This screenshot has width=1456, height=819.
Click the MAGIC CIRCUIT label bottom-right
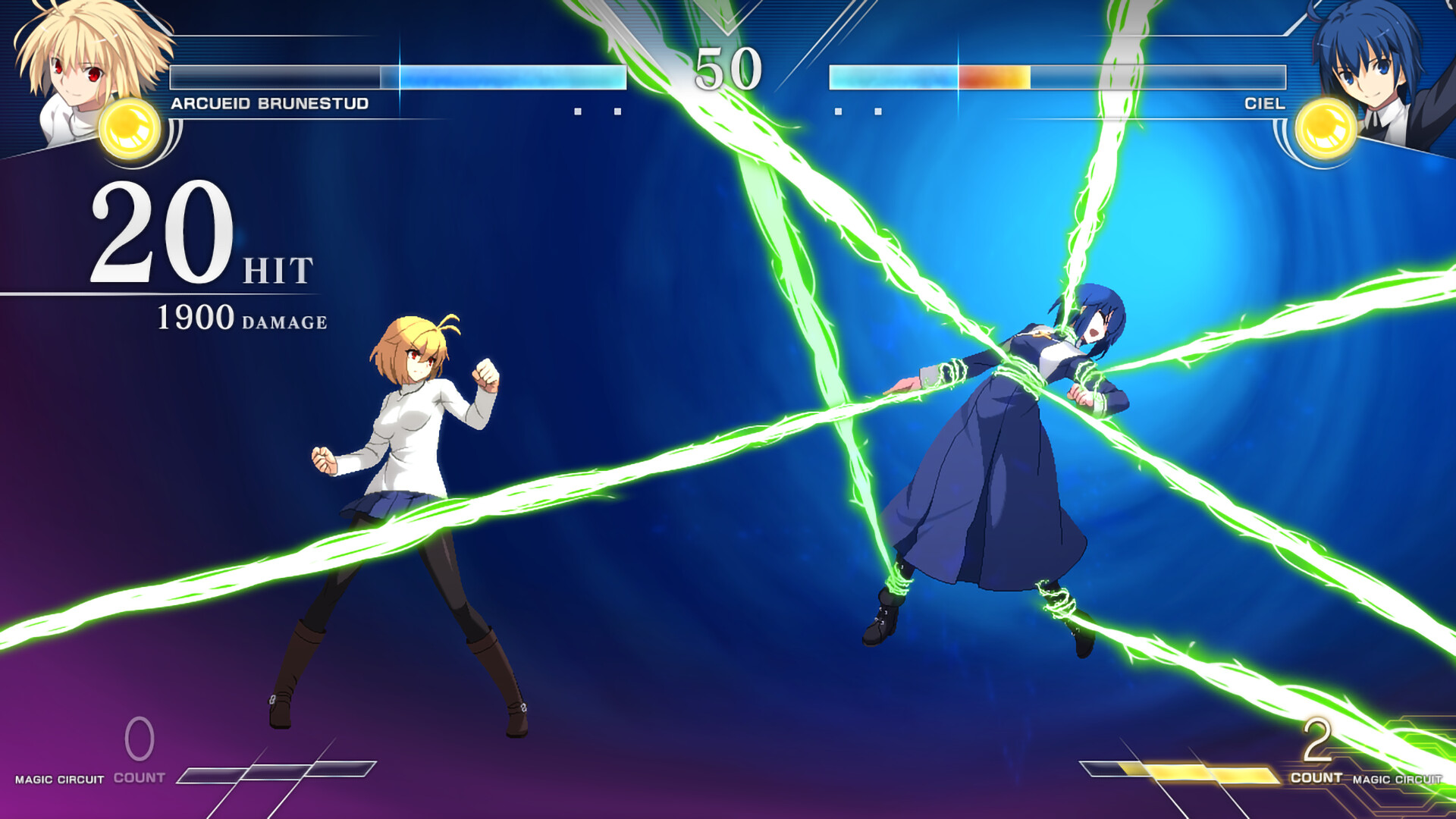coord(1396,777)
